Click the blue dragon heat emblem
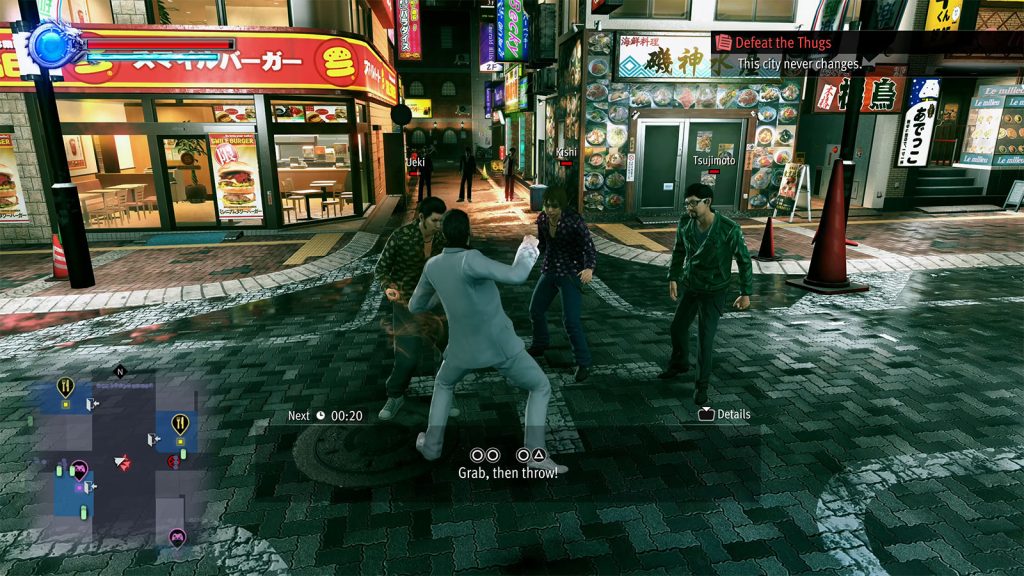The height and width of the screenshot is (576, 1024). (47, 43)
